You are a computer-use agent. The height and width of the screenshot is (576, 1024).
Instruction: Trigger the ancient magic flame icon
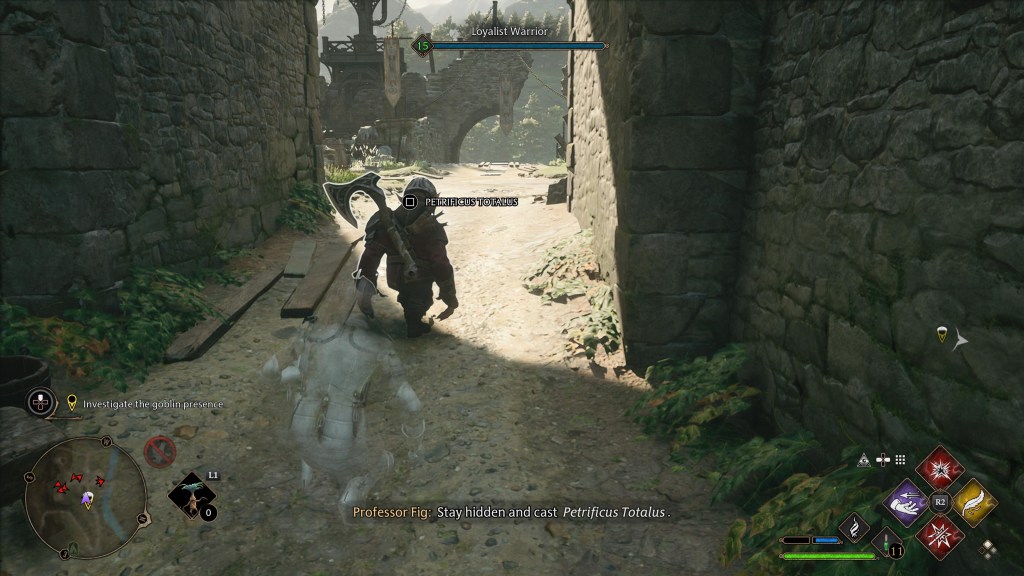coord(853,526)
